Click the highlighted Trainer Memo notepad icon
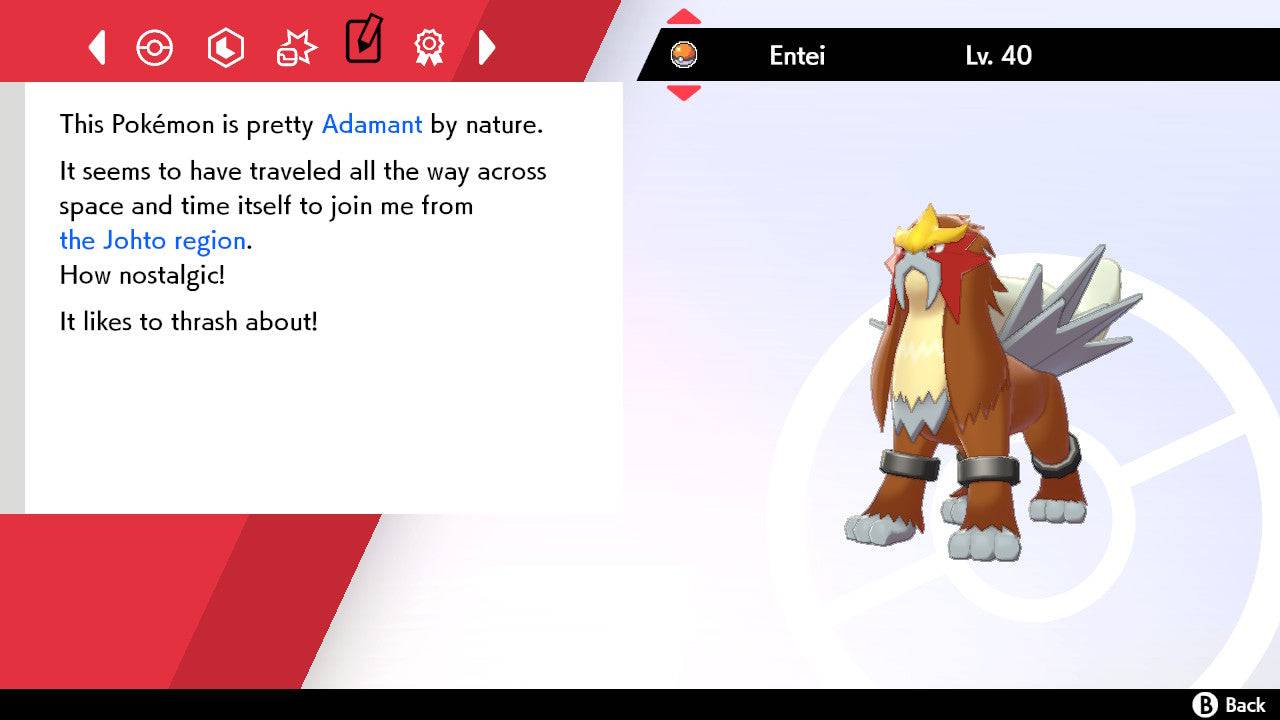Image resolution: width=1280 pixels, height=720 pixels. pyautogui.click(x=363, y=42)
